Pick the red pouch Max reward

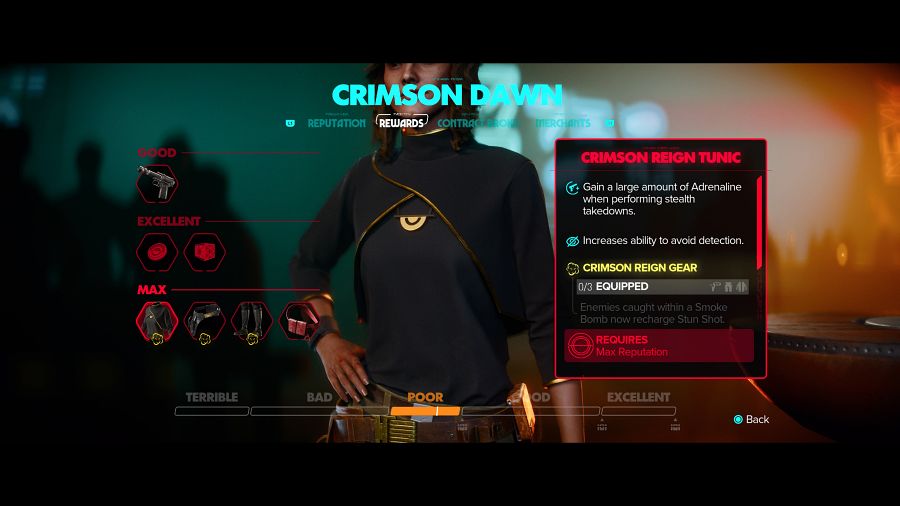tap(299, 321)
